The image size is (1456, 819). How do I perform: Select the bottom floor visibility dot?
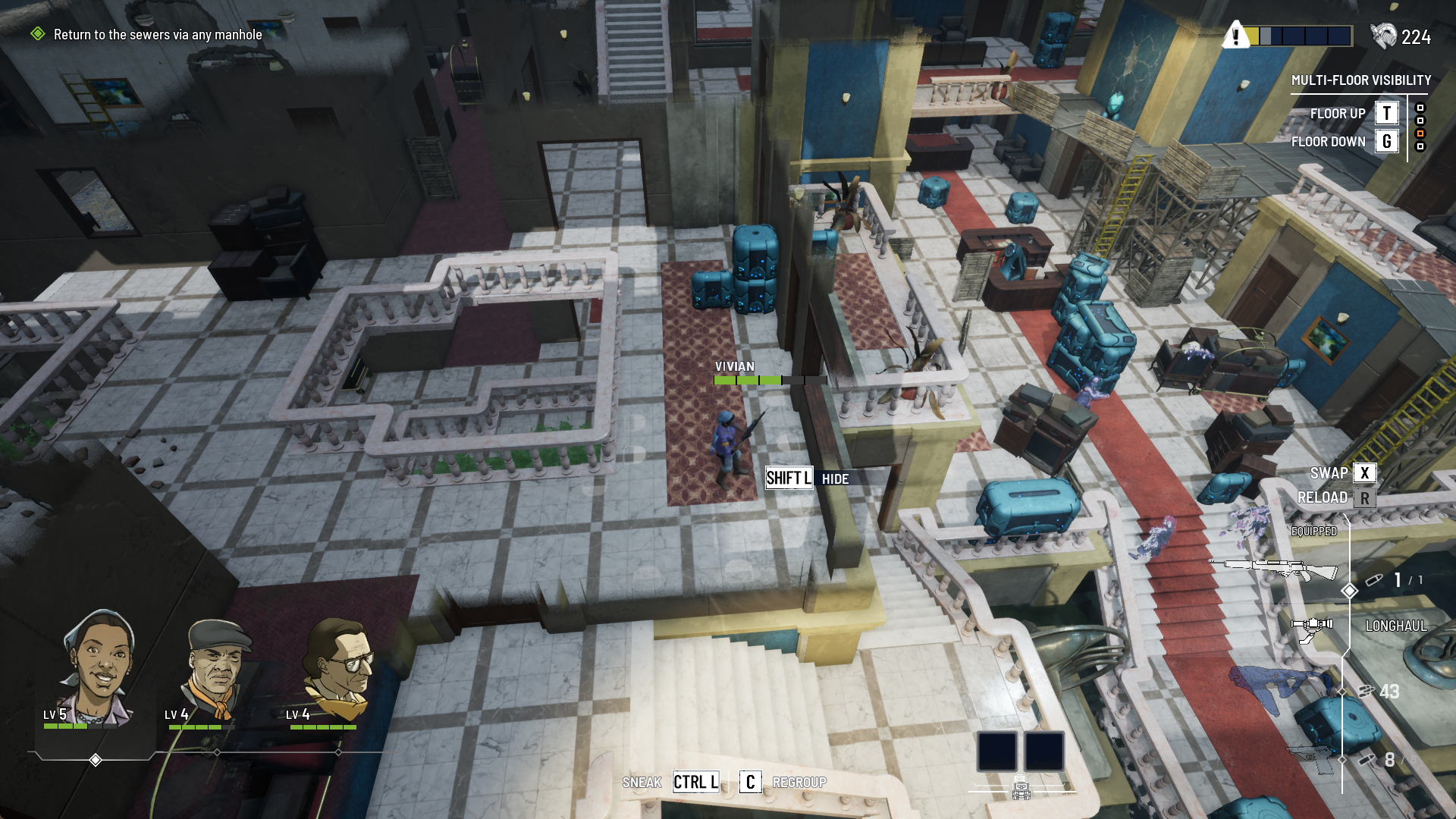pyautogui.click(x=1420, y=146)
